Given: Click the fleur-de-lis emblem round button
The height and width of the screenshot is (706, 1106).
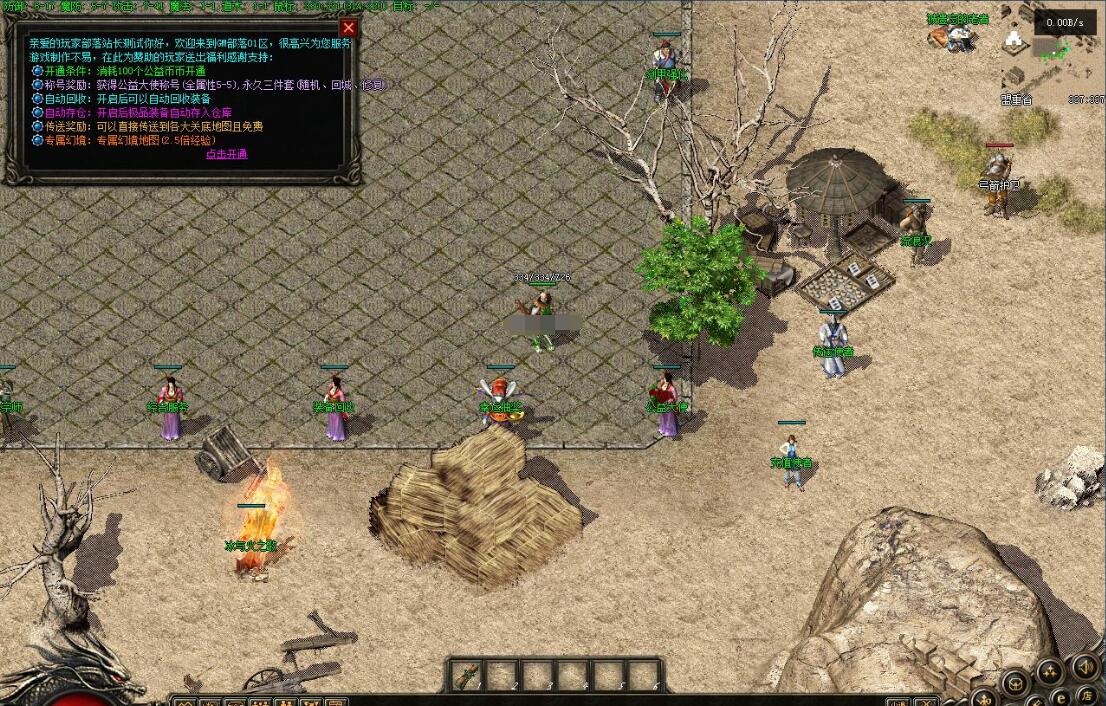Looking at the screenshot, I should tap(985, 698).
